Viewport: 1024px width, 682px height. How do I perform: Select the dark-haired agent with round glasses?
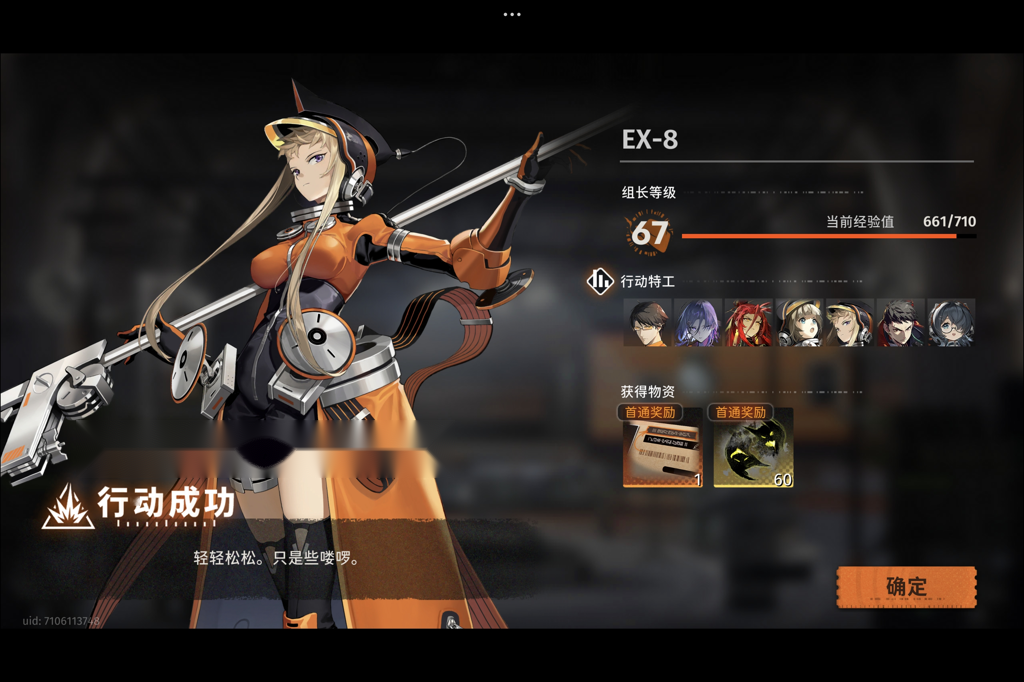click(950, 323)
